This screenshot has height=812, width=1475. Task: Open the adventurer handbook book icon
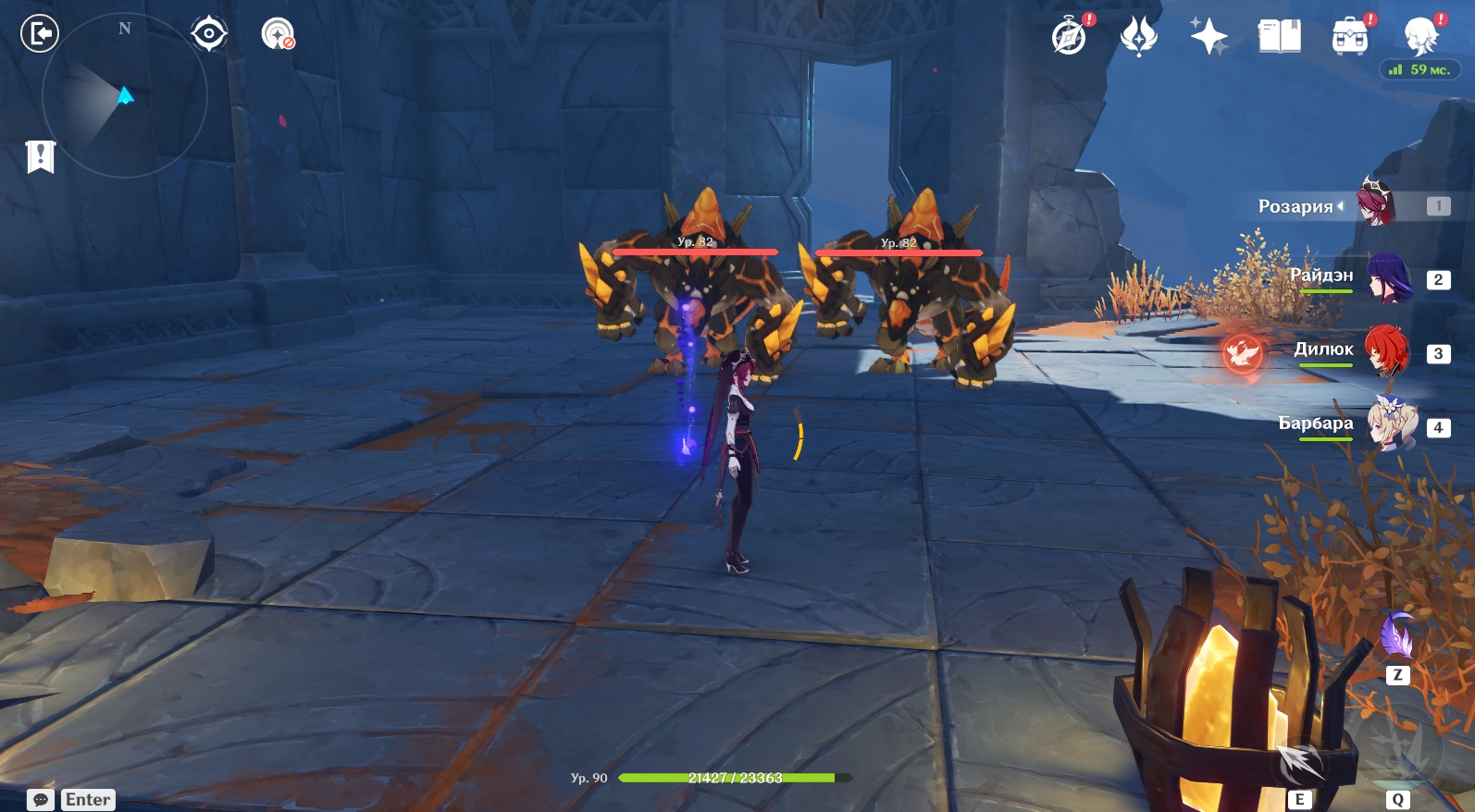click(x=1279, y=37)
